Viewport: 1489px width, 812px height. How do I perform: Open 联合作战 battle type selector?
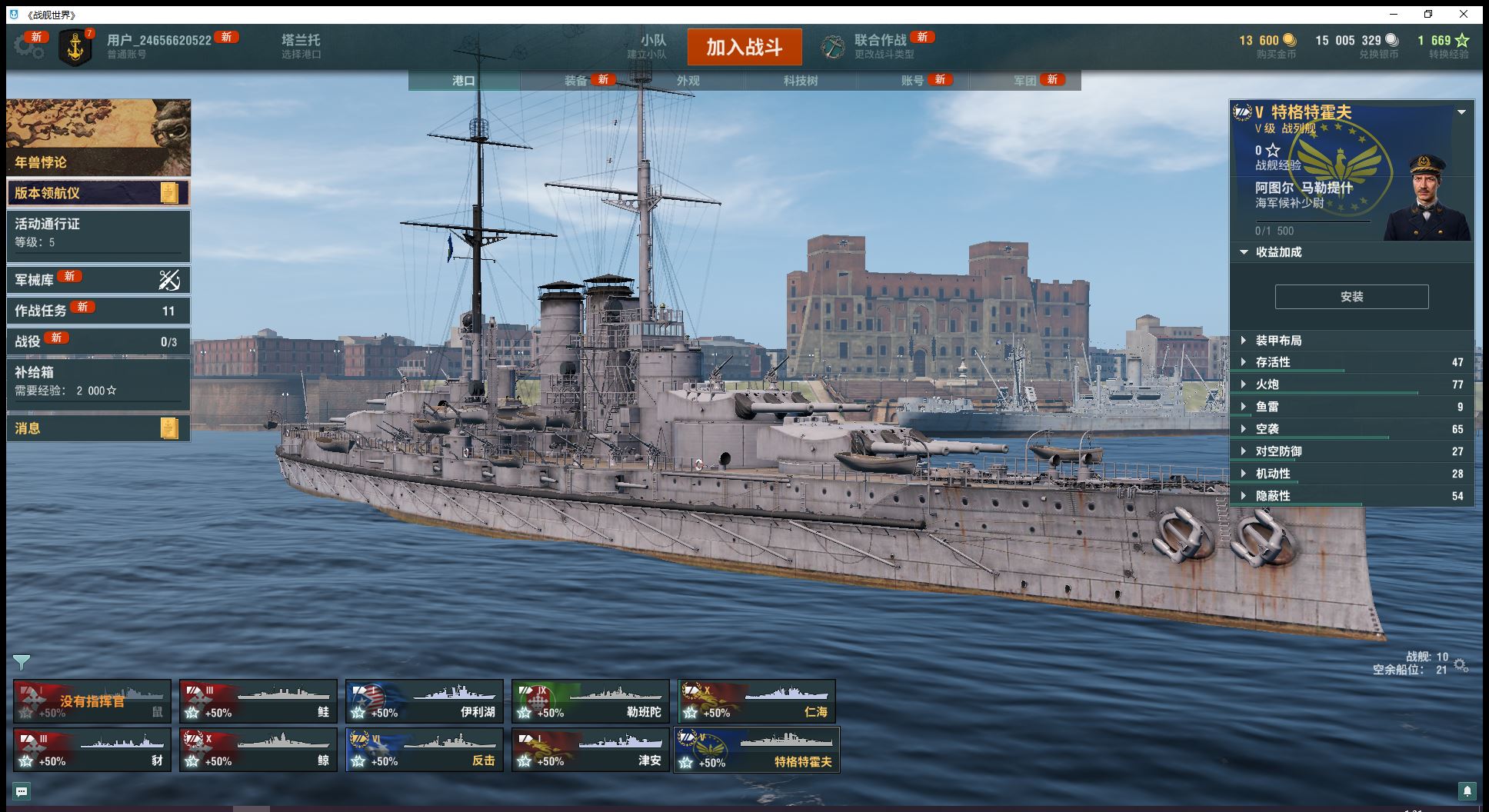pos(879,45)
